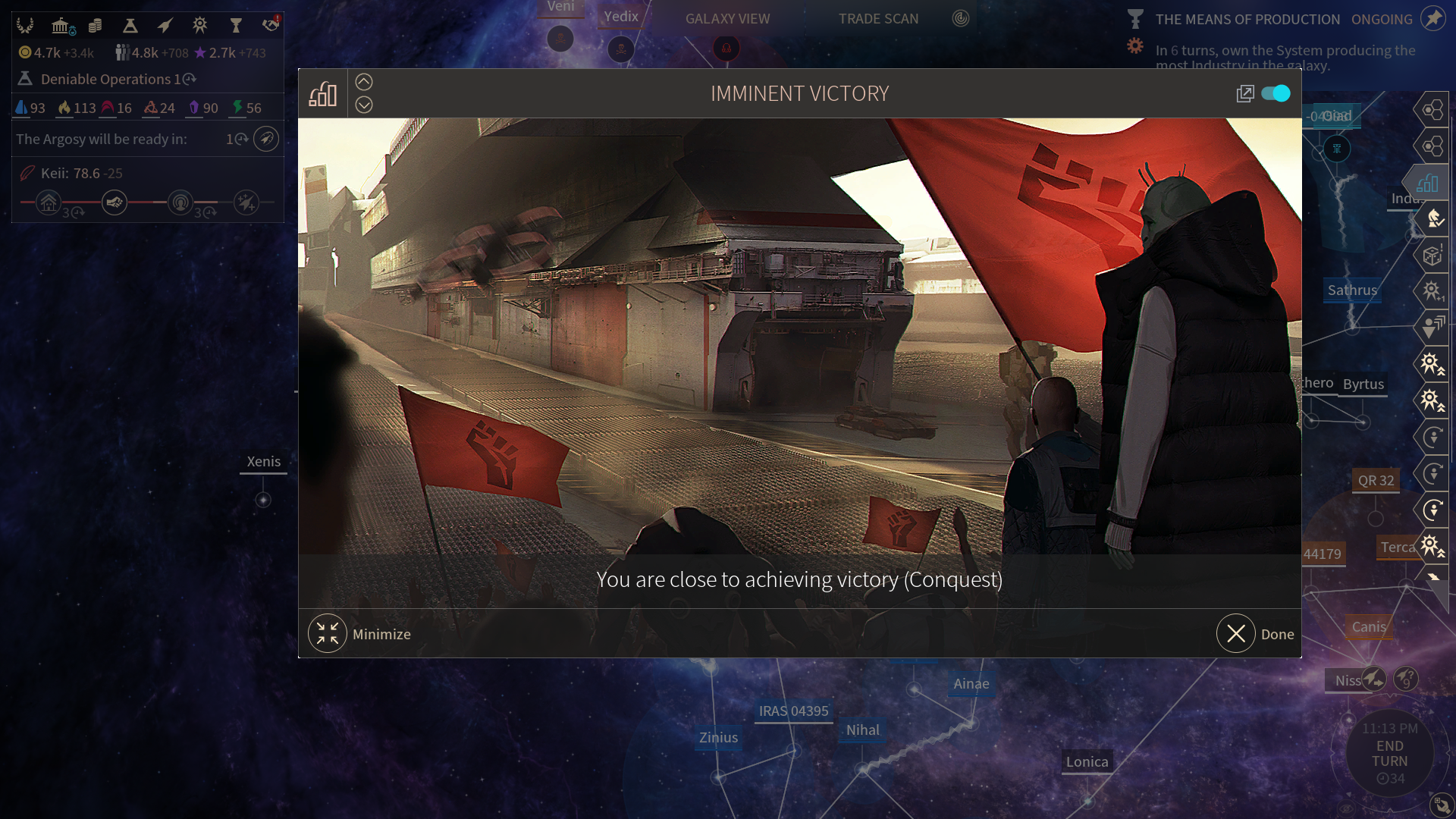This screenshot has width=1456, height=819.
Task: Toggle the notification switch in popup header
Action: click(1276, 93)
